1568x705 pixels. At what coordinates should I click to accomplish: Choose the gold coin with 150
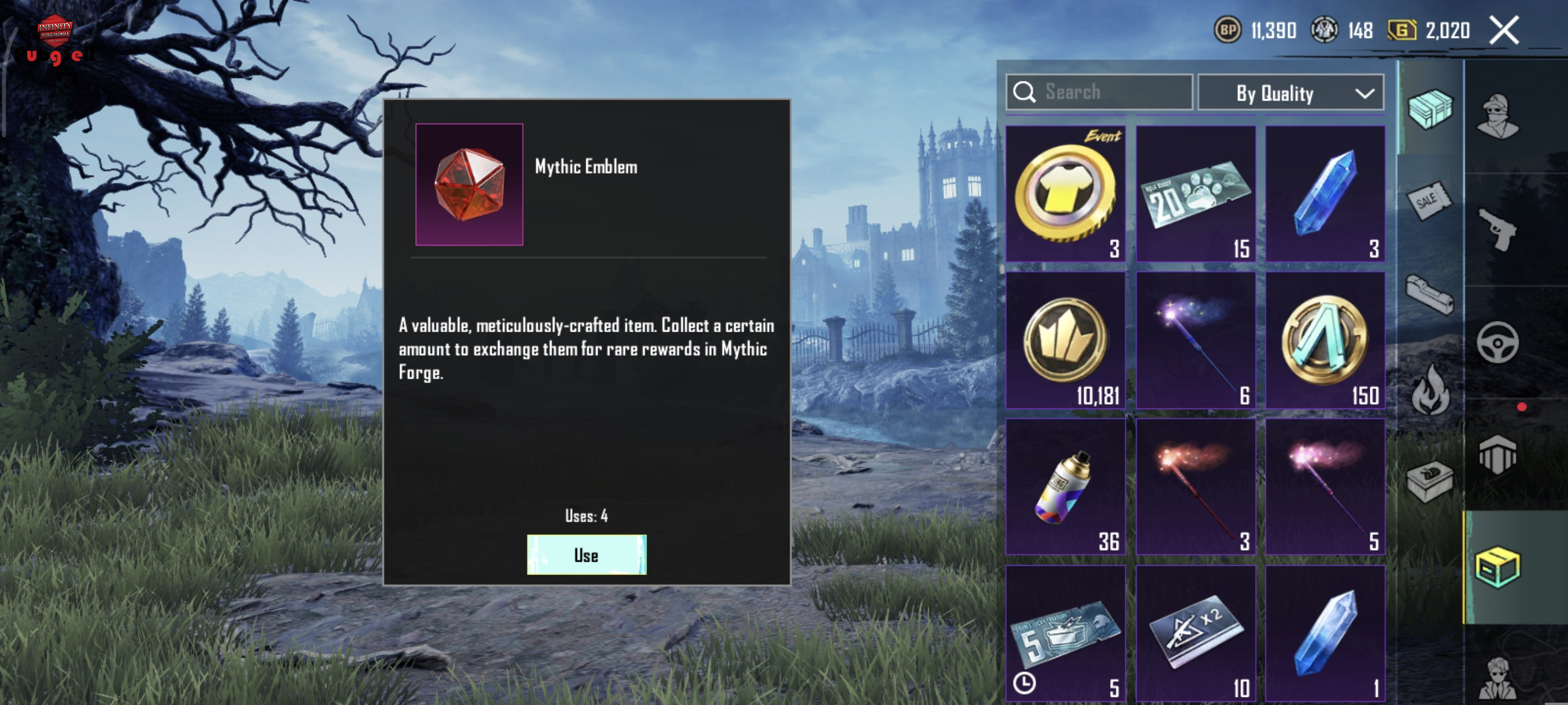(x=1325, y=340)
